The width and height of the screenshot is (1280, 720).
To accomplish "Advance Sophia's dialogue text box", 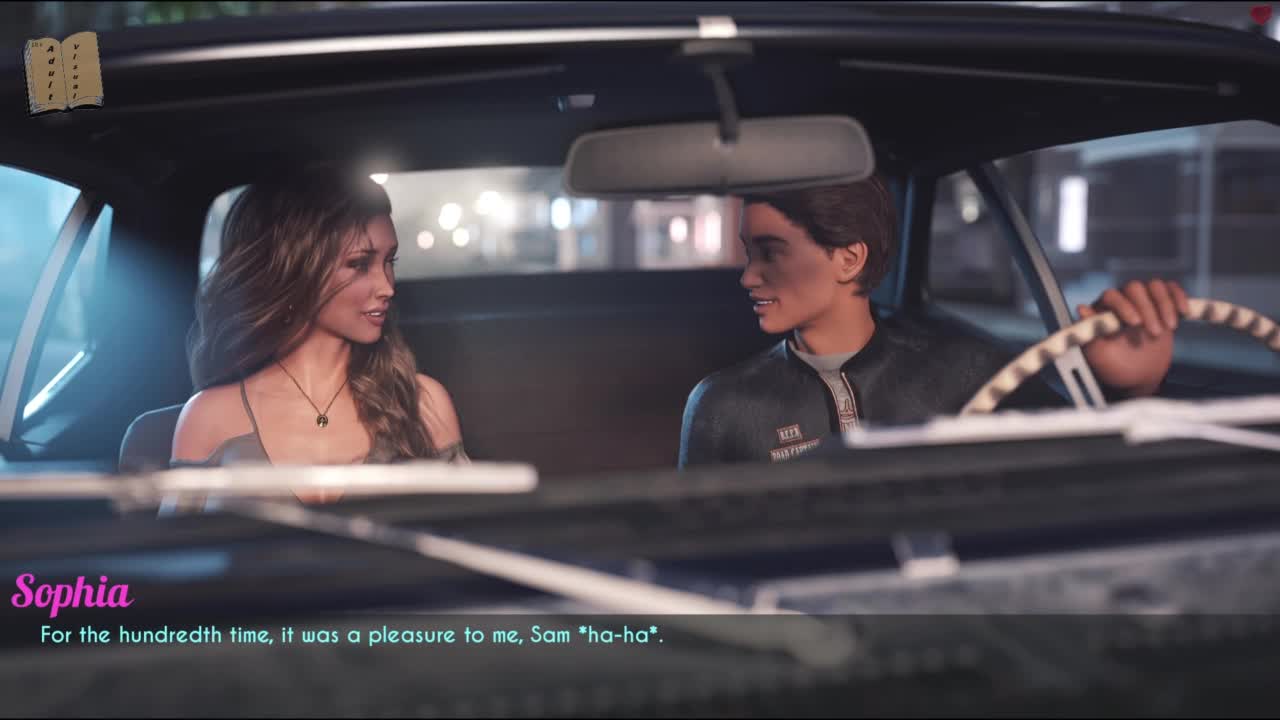I will coord(640,650).
